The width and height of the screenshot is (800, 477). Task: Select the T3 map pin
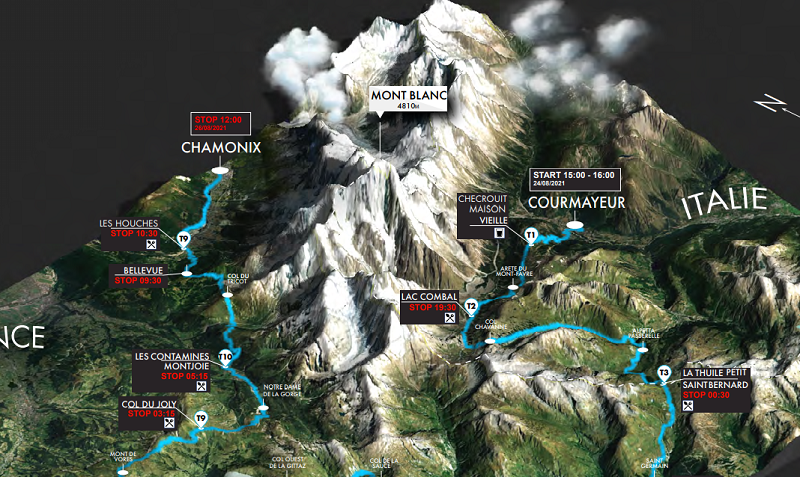664,374
